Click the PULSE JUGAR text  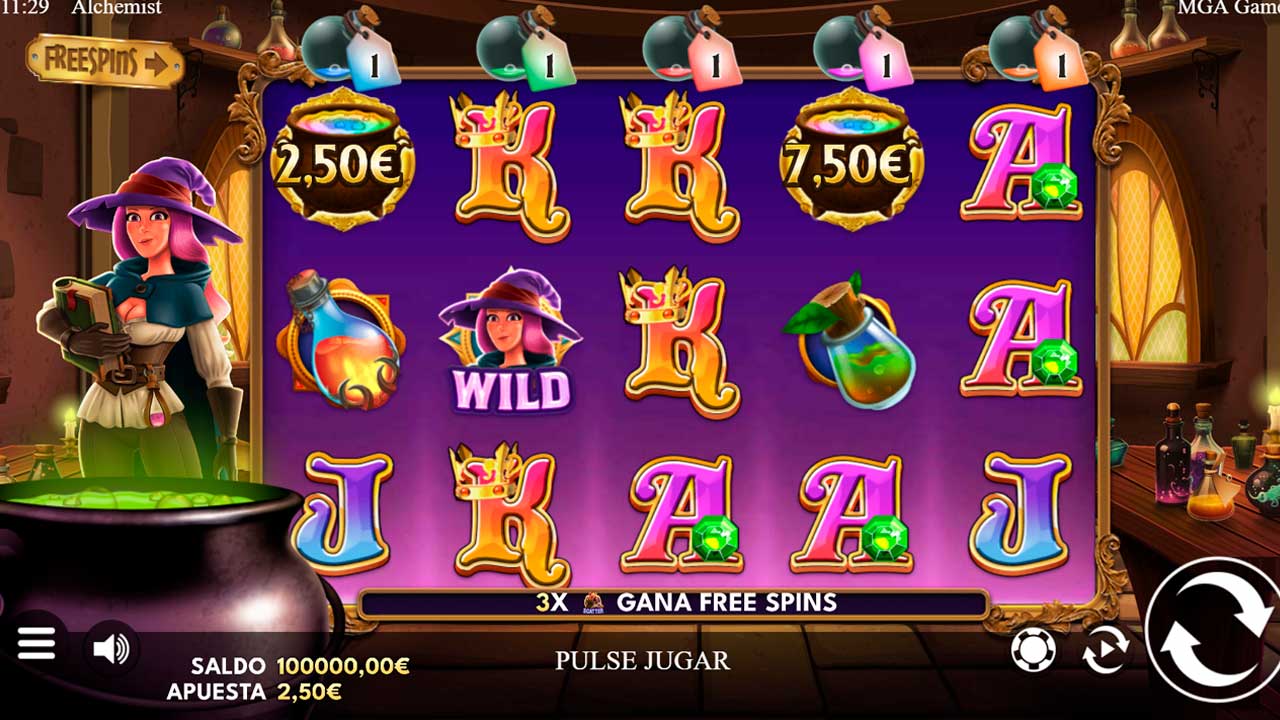[643, 659]
